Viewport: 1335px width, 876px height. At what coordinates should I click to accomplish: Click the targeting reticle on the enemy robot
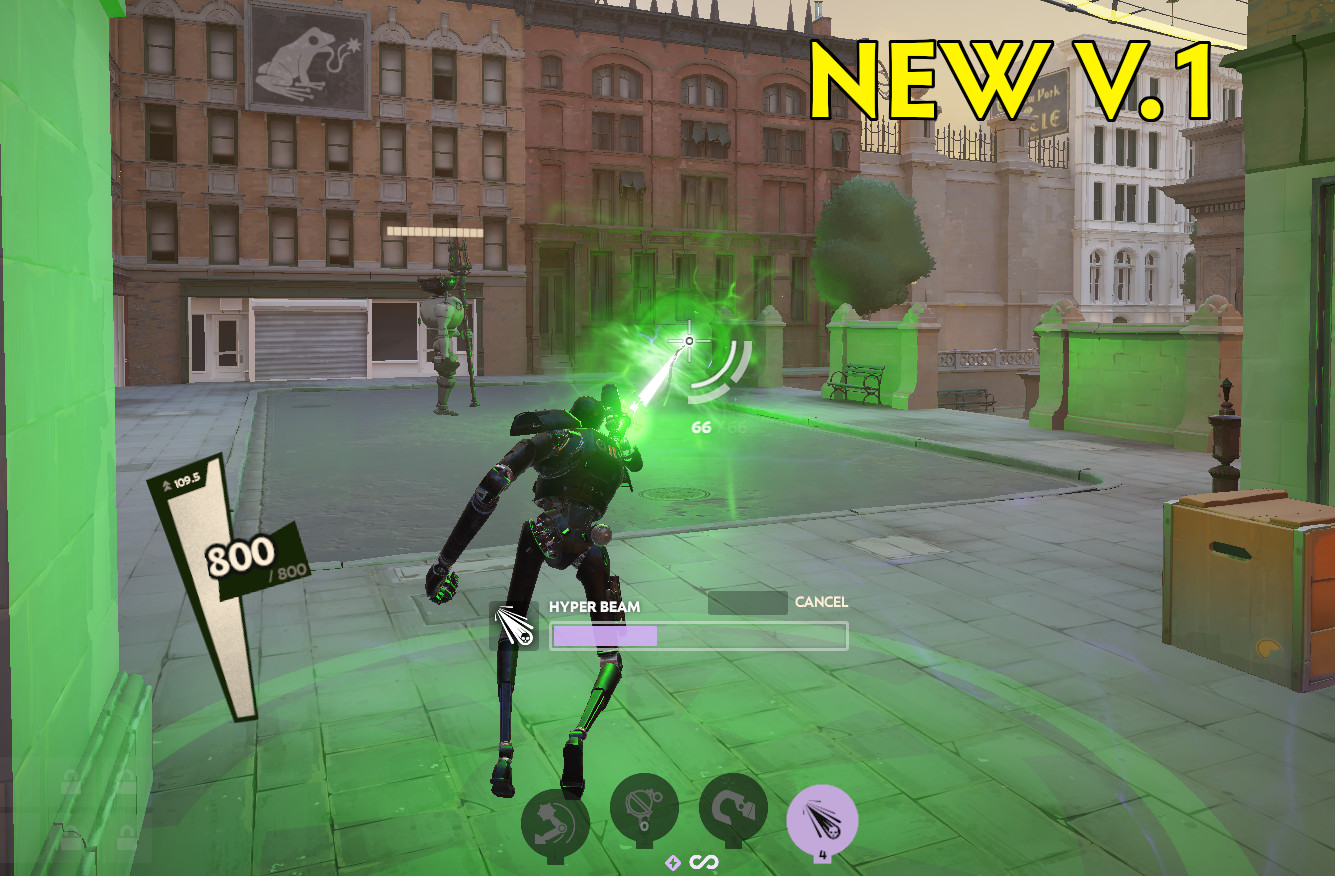pyautogui.click(x=687, y=342)
